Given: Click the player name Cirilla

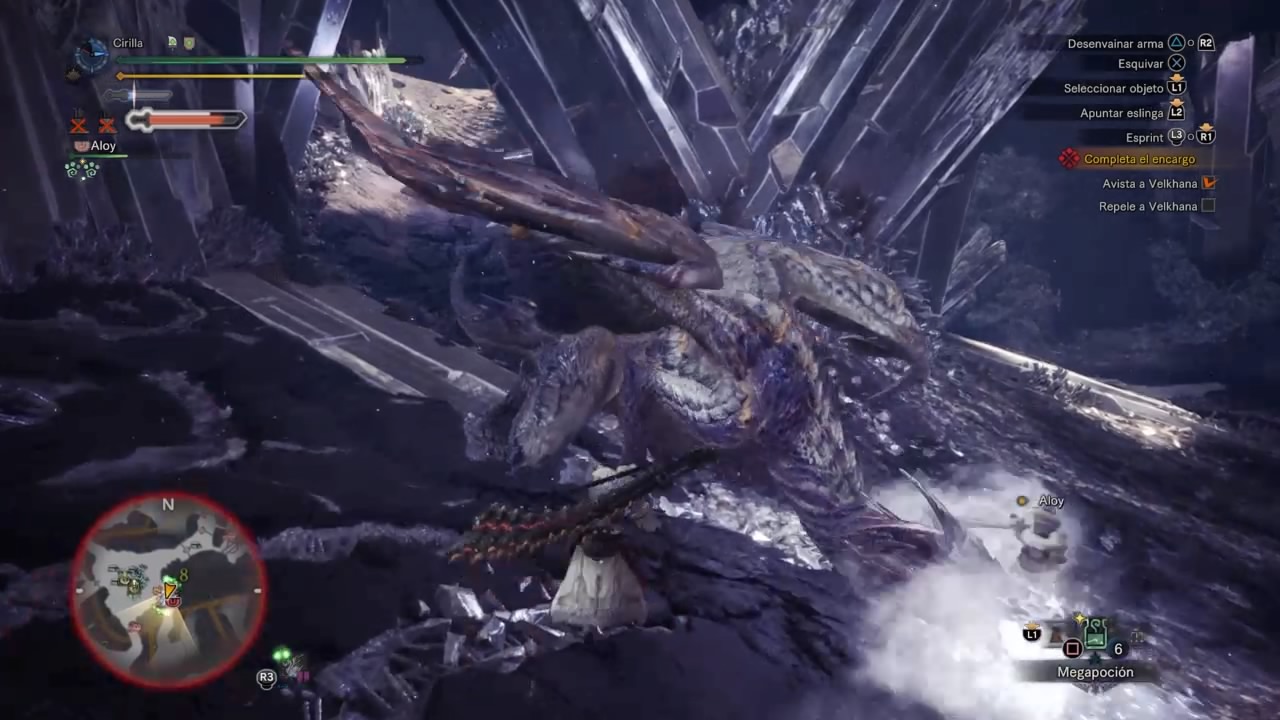Looking at the screenshot, I should click(x=128, y=43).
